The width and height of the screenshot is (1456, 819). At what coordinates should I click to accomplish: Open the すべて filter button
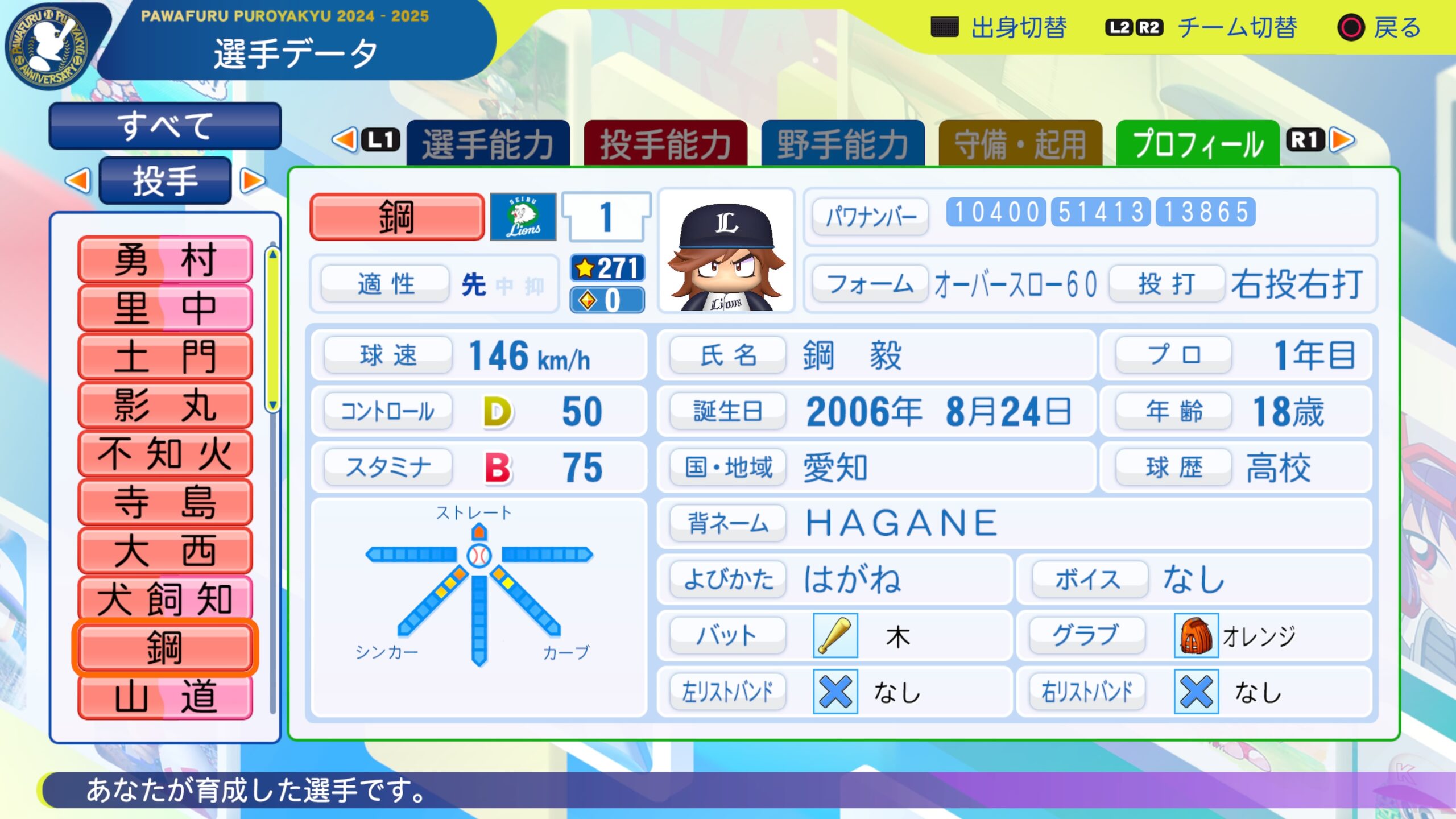tap(165, 126)
